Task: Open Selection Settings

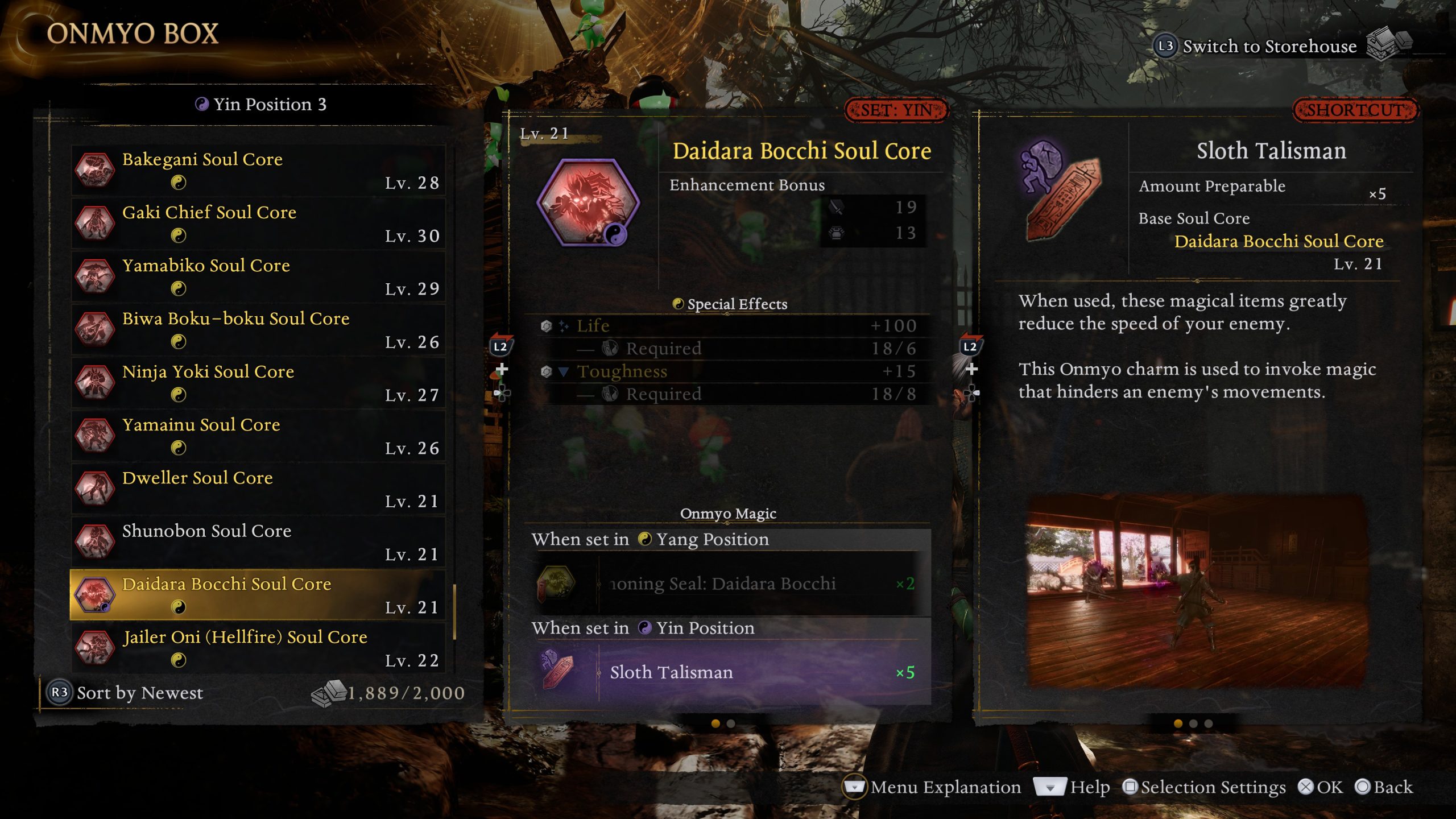Action: pyautogui.click(x=1205, y=787)
